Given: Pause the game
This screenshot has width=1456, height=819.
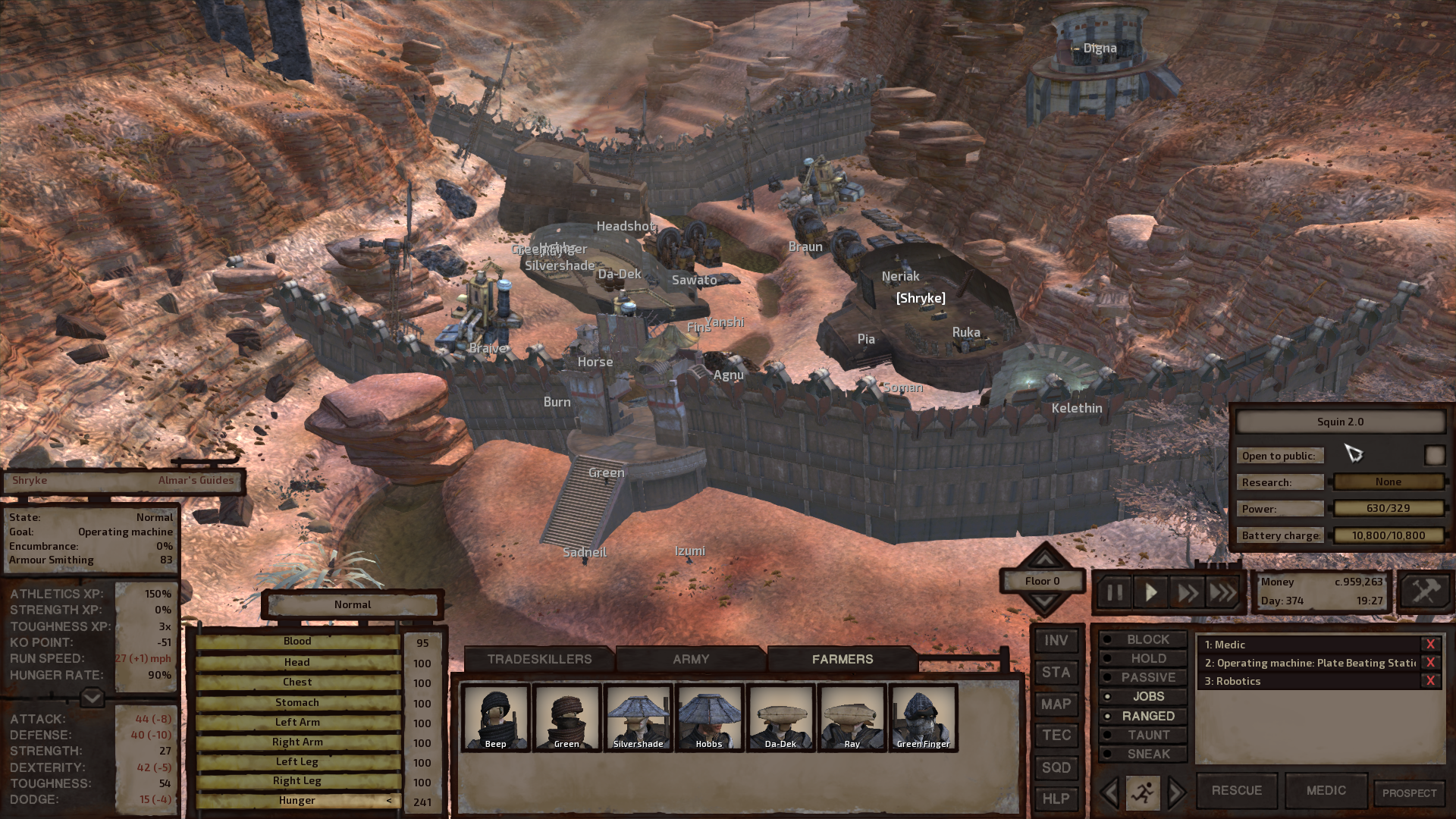Looking at the screenshot, I should point(1114,592).
